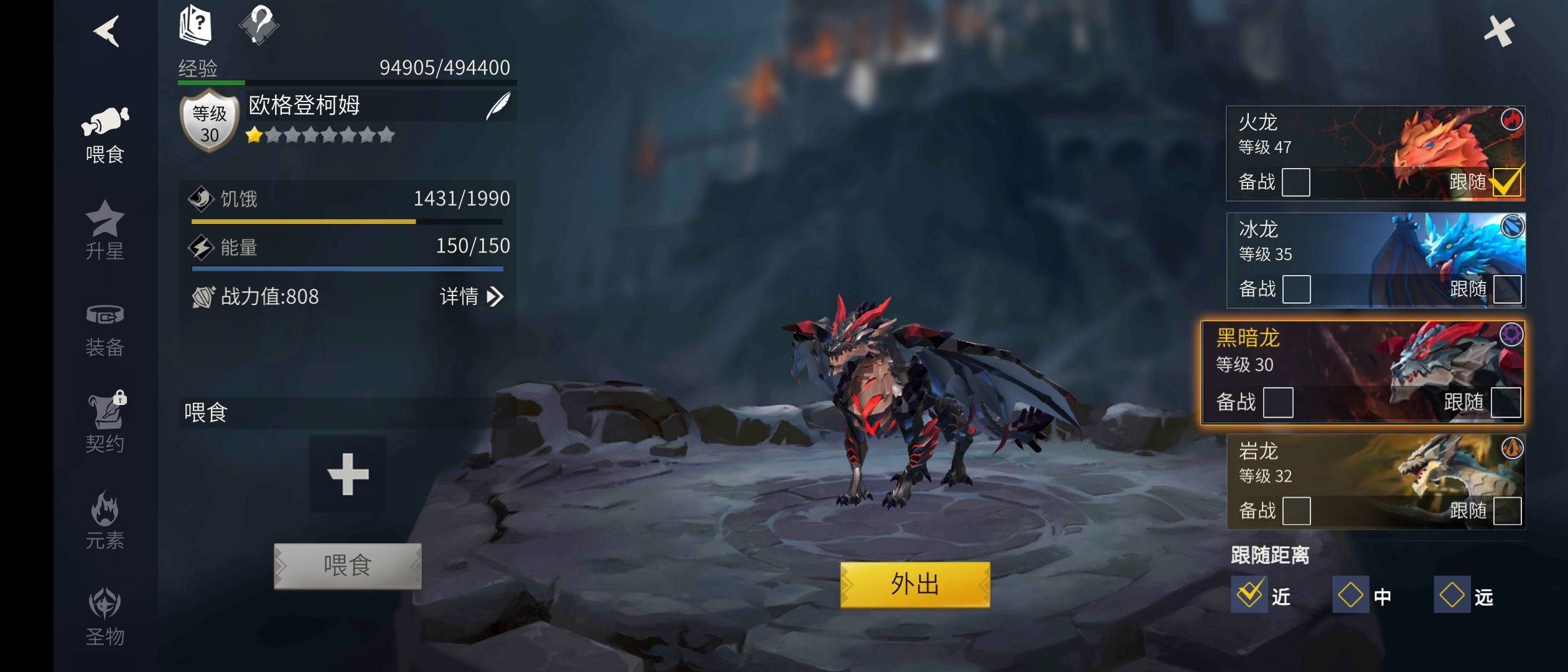
Task: Switch to the 圣物 relic tab
Action: [105, 617]
